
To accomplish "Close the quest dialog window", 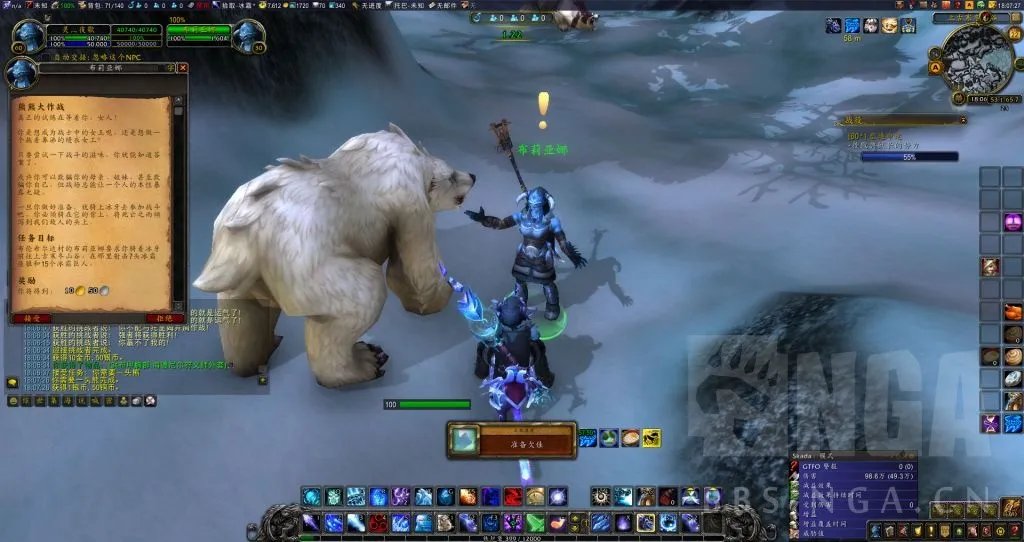I will point(183,68).
